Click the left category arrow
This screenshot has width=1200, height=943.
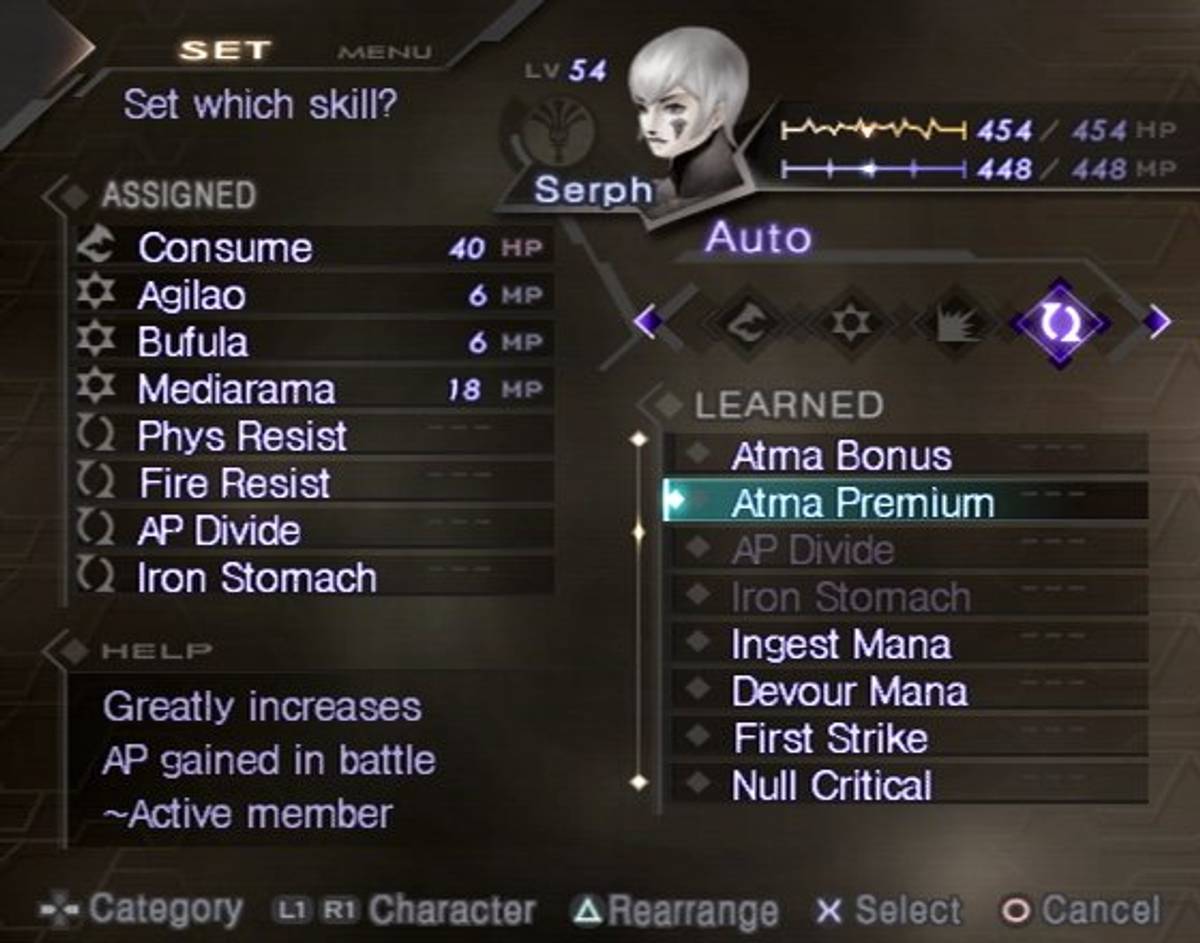pyautogui.click(x=646, y=322)
